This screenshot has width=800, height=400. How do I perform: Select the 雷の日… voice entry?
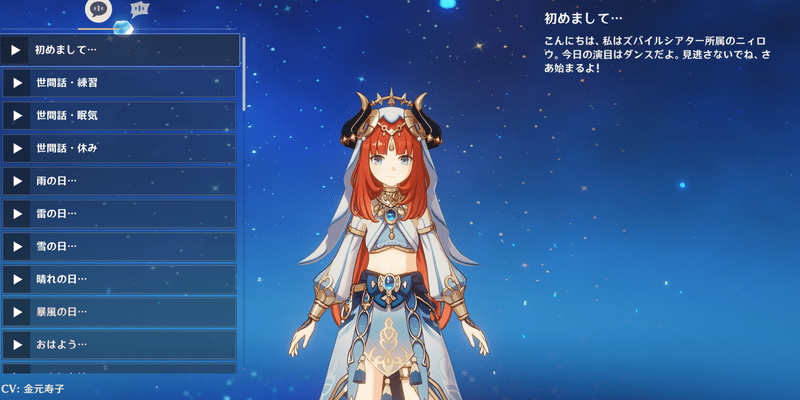(x=120, y=214)
